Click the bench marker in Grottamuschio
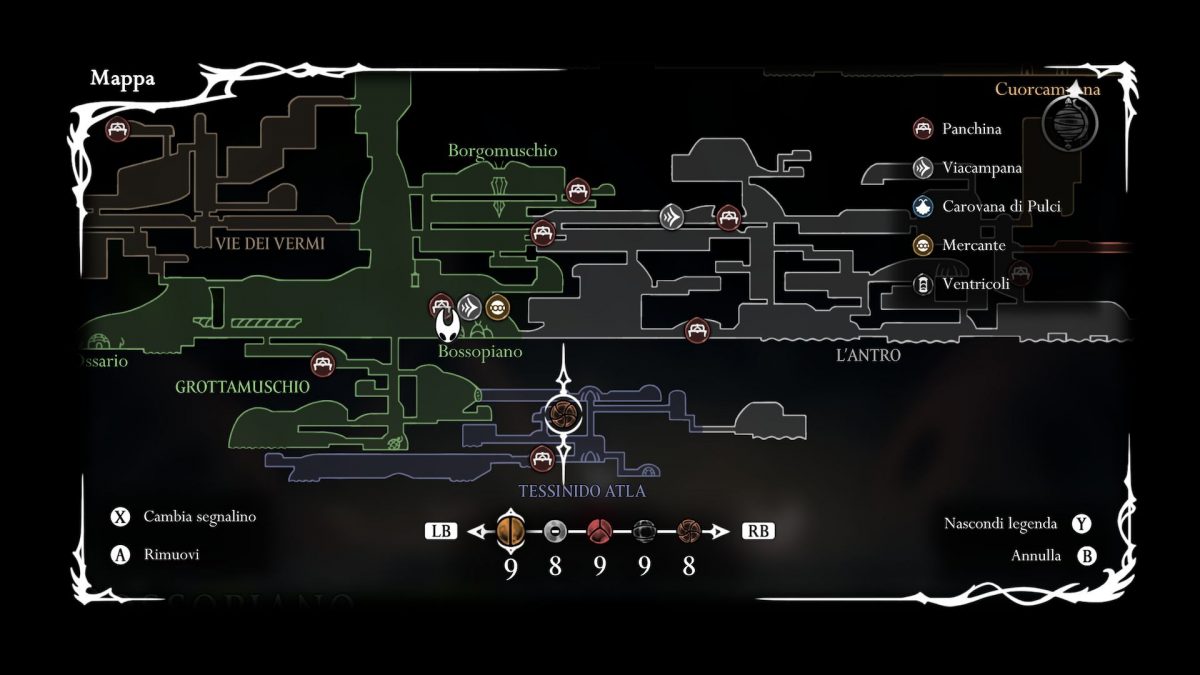The width and height of the screenshot is (1200, 675). pyautogui.click(x=322, y=363)
